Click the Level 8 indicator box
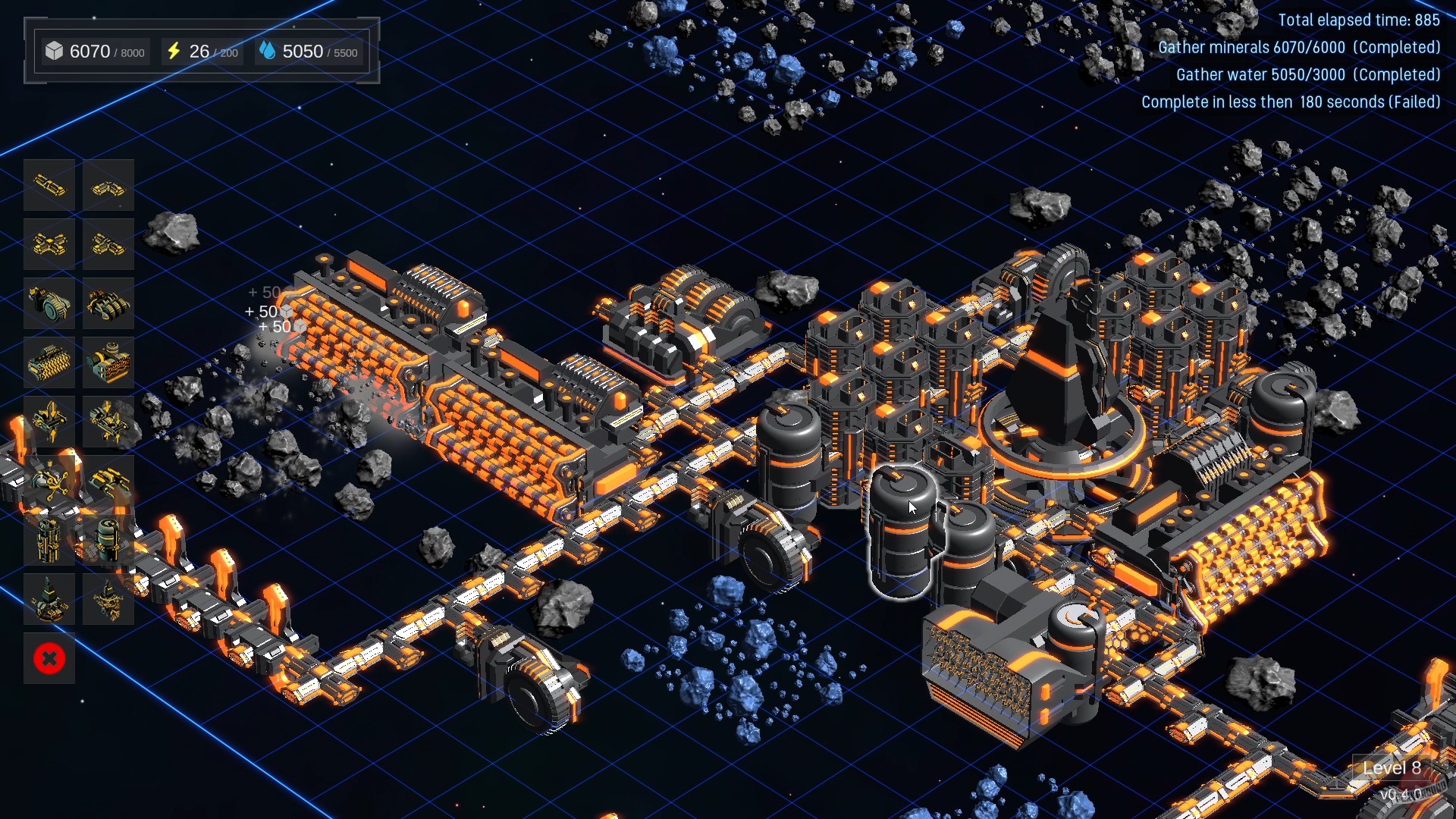1456x819 pixels. point(1393,768)
